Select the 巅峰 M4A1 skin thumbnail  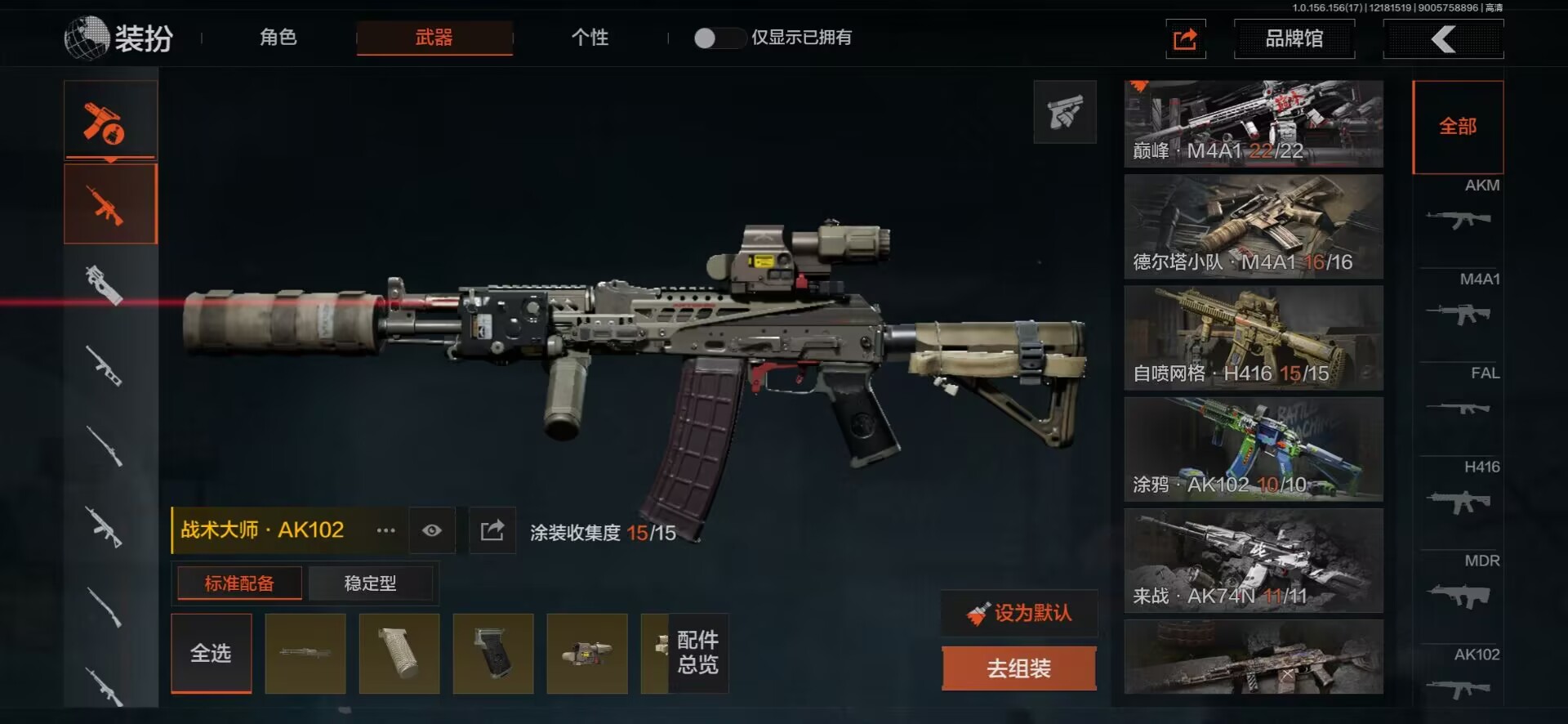coord(1253,123)
